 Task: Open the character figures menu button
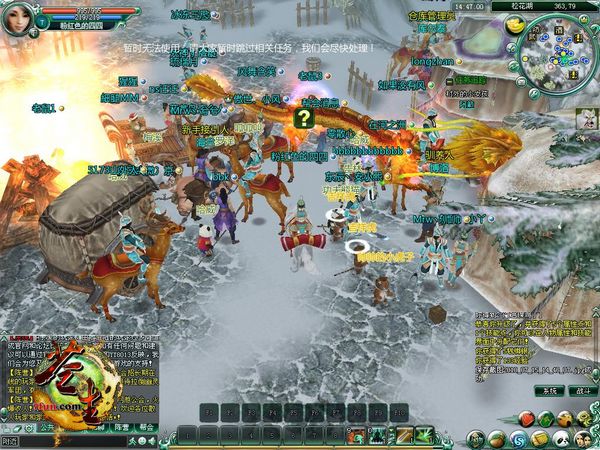585,439
